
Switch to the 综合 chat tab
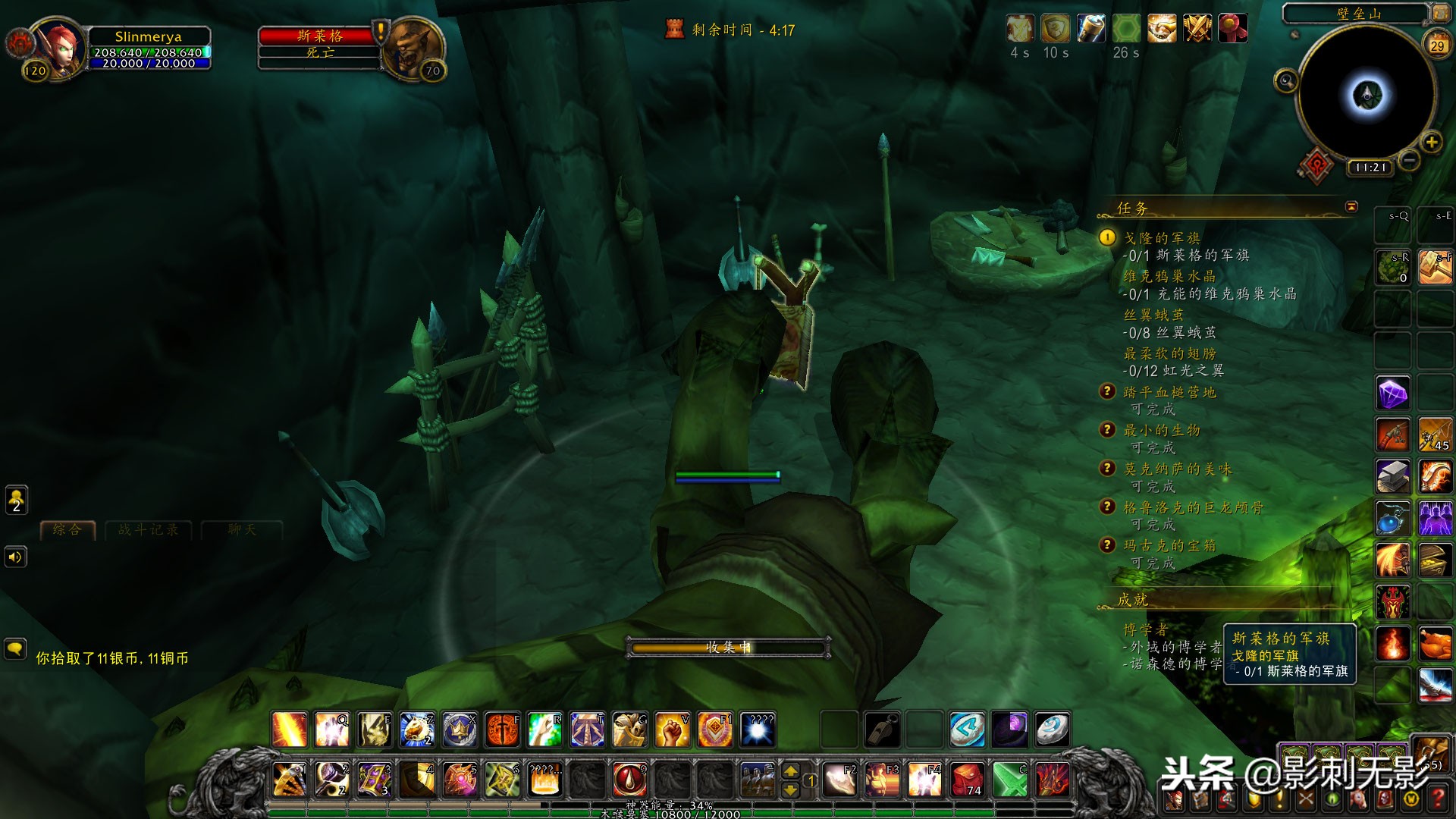pos(67,529)
